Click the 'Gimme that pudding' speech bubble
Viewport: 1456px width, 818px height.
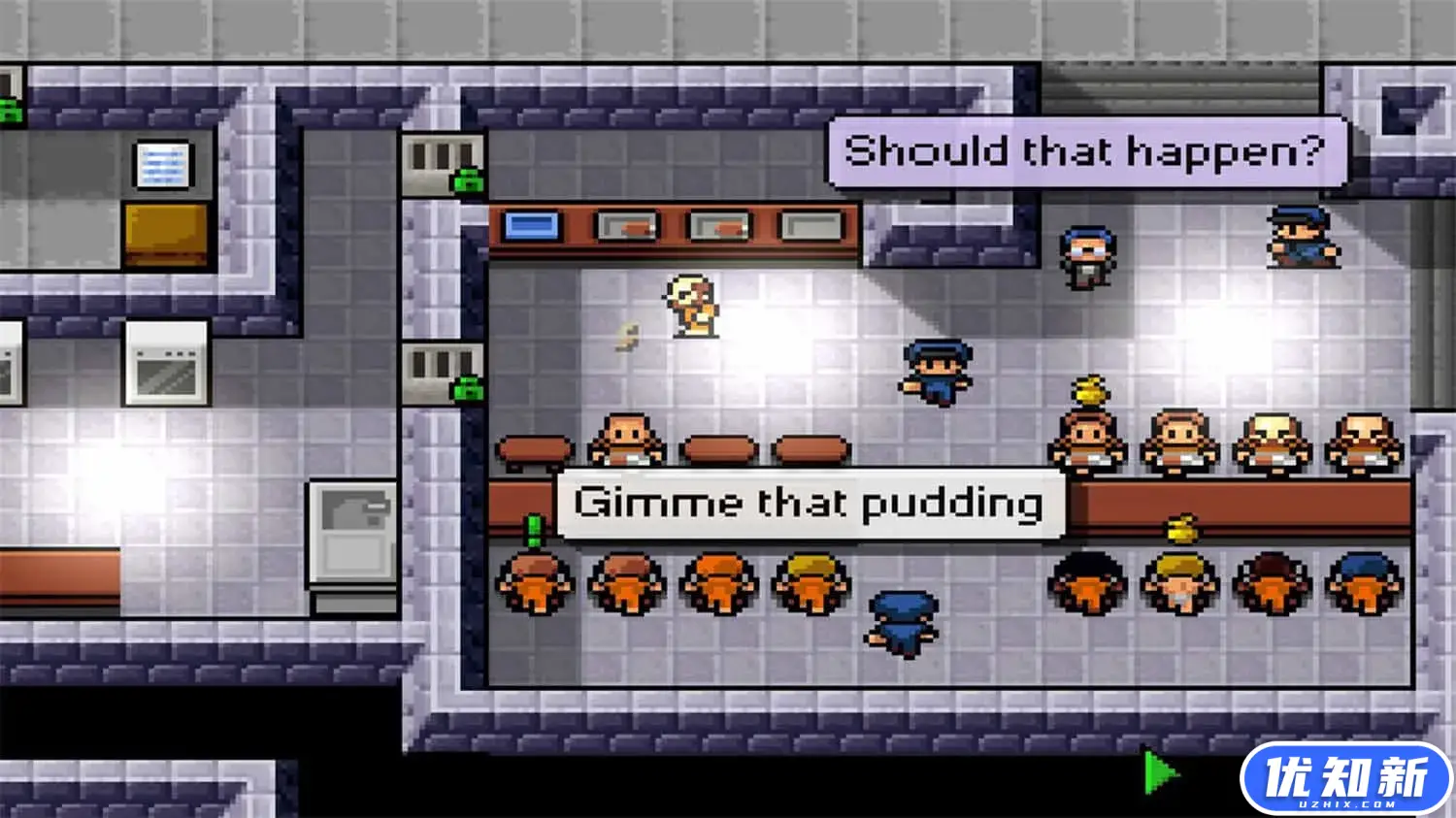pyautogui.click(x=809, y=502)
